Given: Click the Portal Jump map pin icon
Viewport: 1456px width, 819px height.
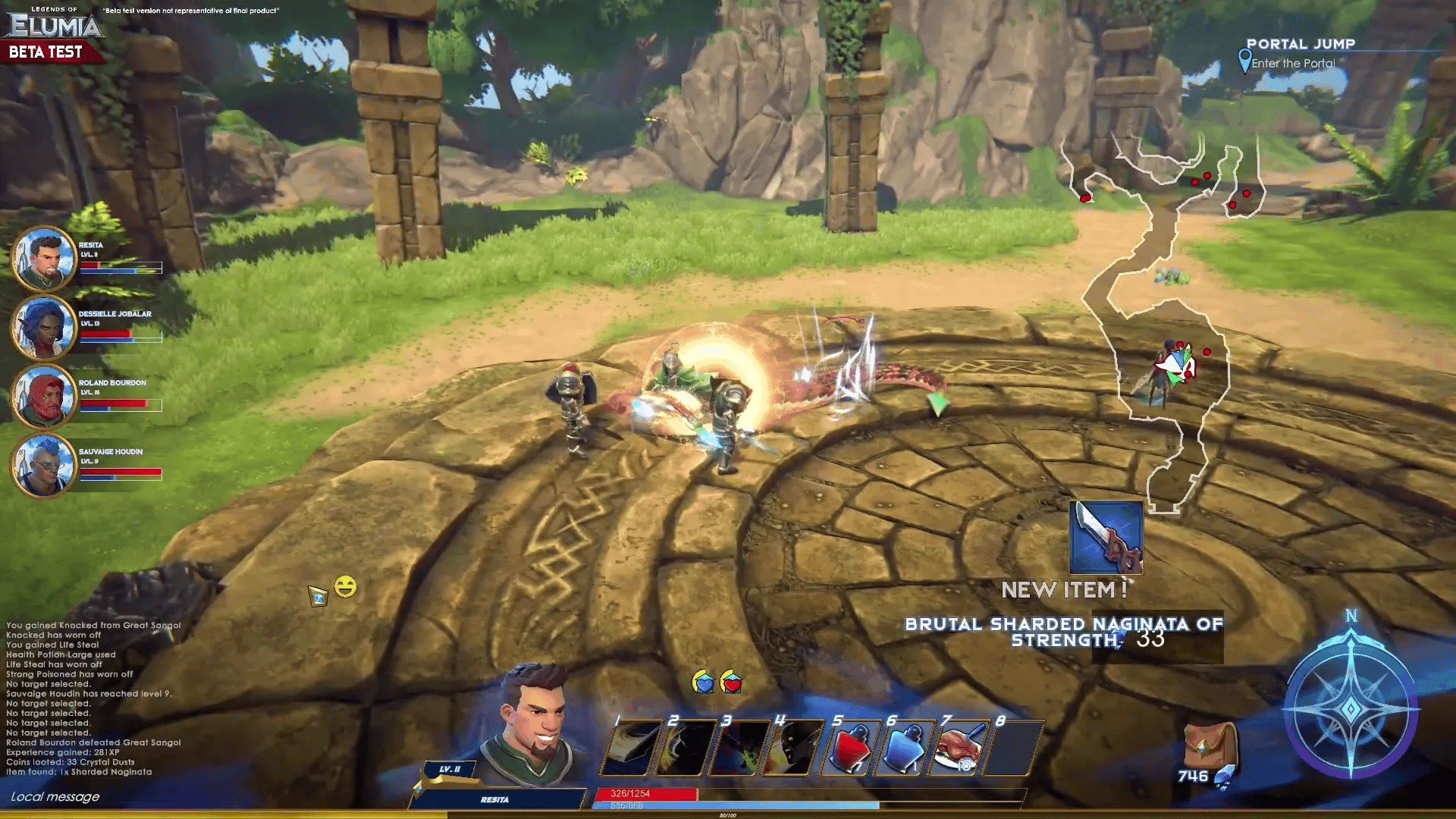Looking at the screenshot, I should (x=1244, y=61).
